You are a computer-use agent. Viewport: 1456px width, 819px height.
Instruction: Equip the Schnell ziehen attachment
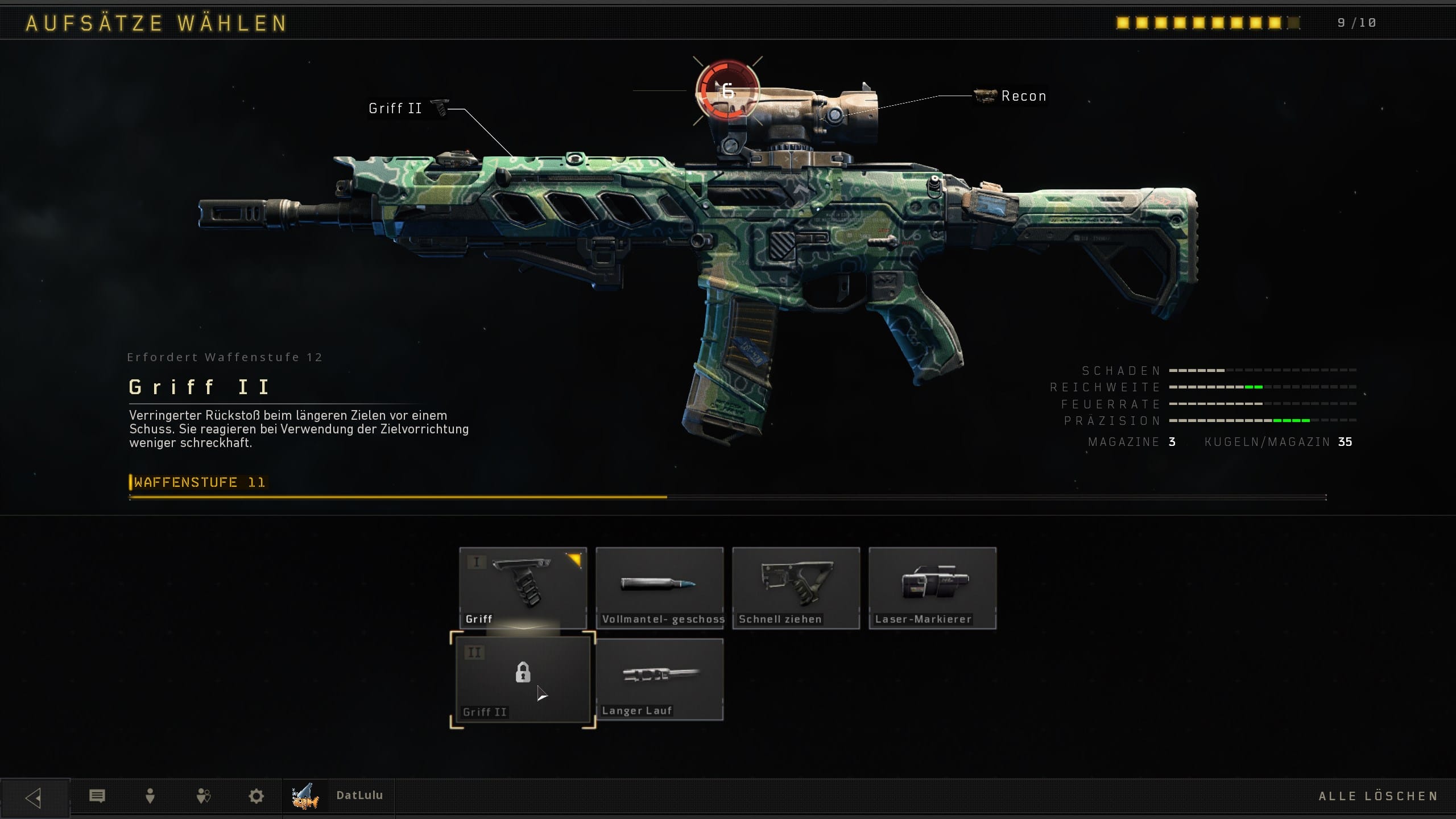pyautogui.click(x=796, y=588)
